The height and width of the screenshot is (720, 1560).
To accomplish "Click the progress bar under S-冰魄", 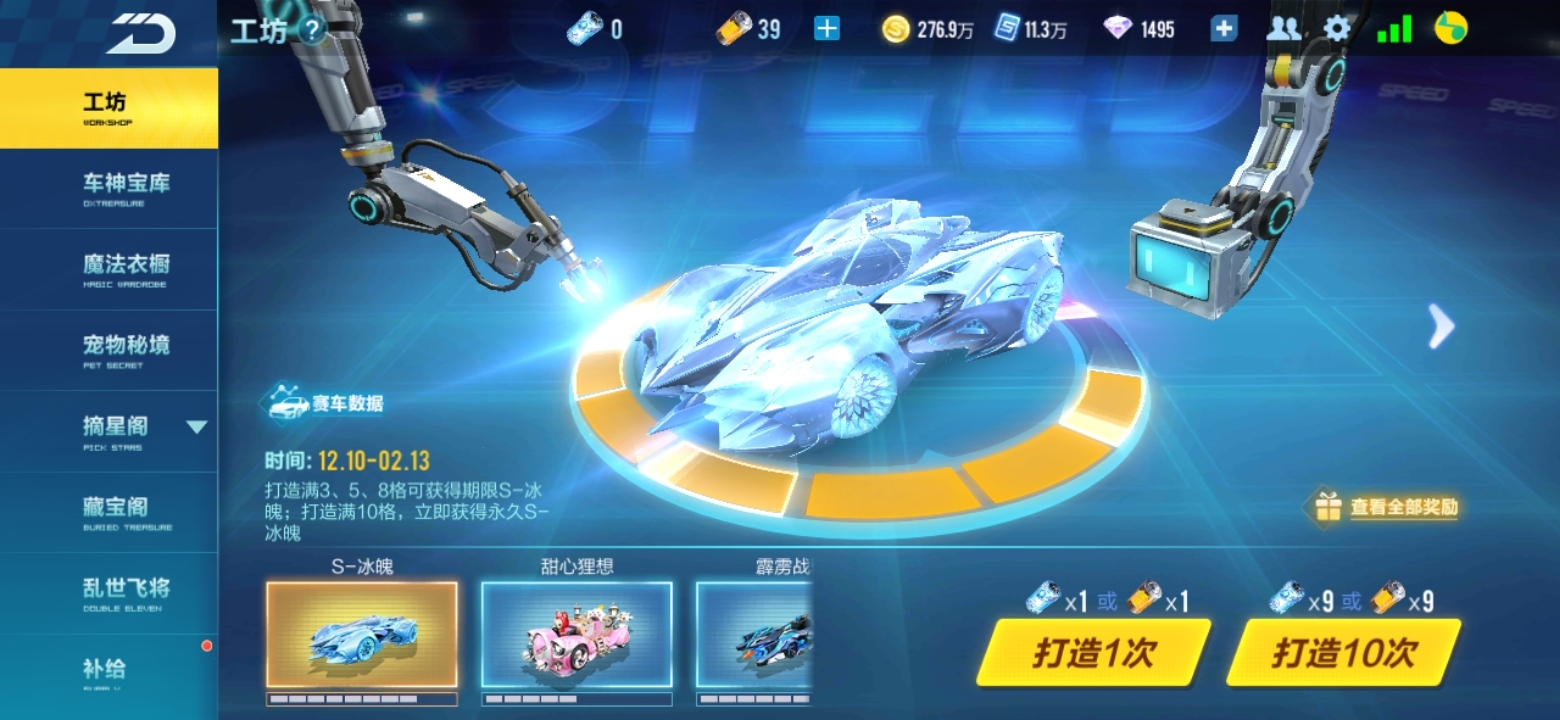I will 363,697.
